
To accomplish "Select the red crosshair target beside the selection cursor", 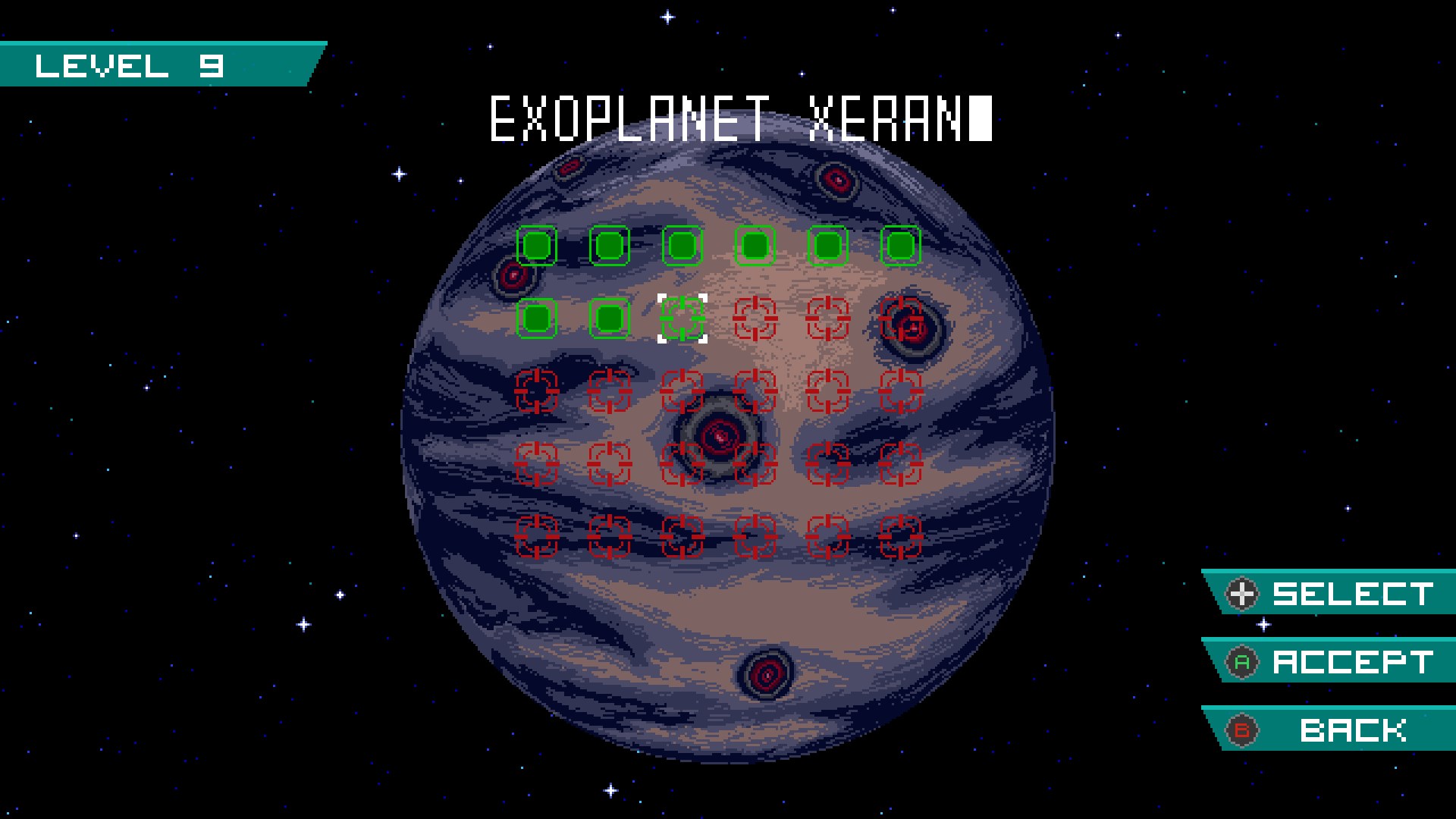I will pos(755,318).
